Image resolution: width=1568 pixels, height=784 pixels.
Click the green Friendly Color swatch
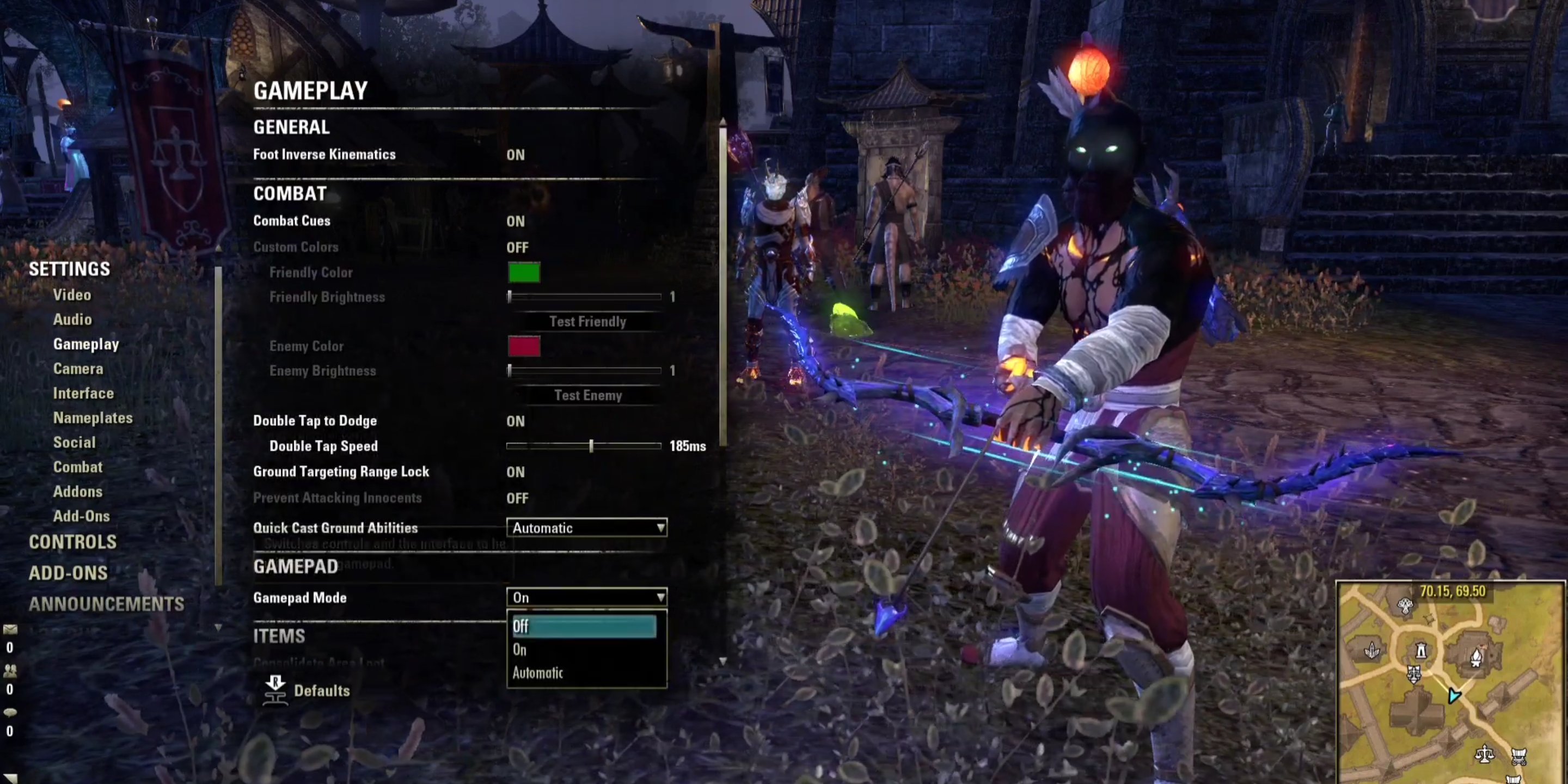pos(523,273)
